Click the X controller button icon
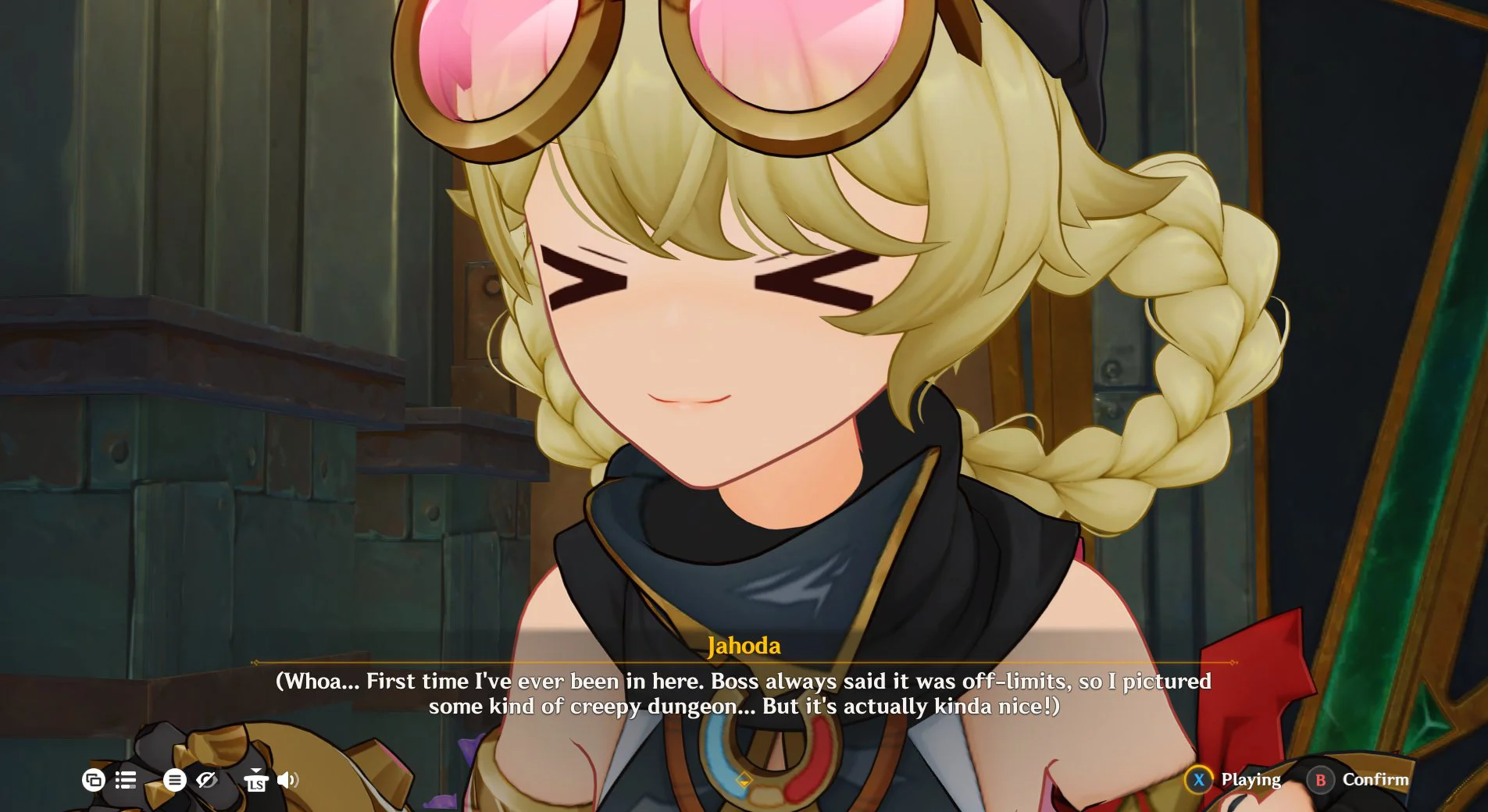Image resolution: width=1488 pixels, height=812 pixels. (1199, 779)
